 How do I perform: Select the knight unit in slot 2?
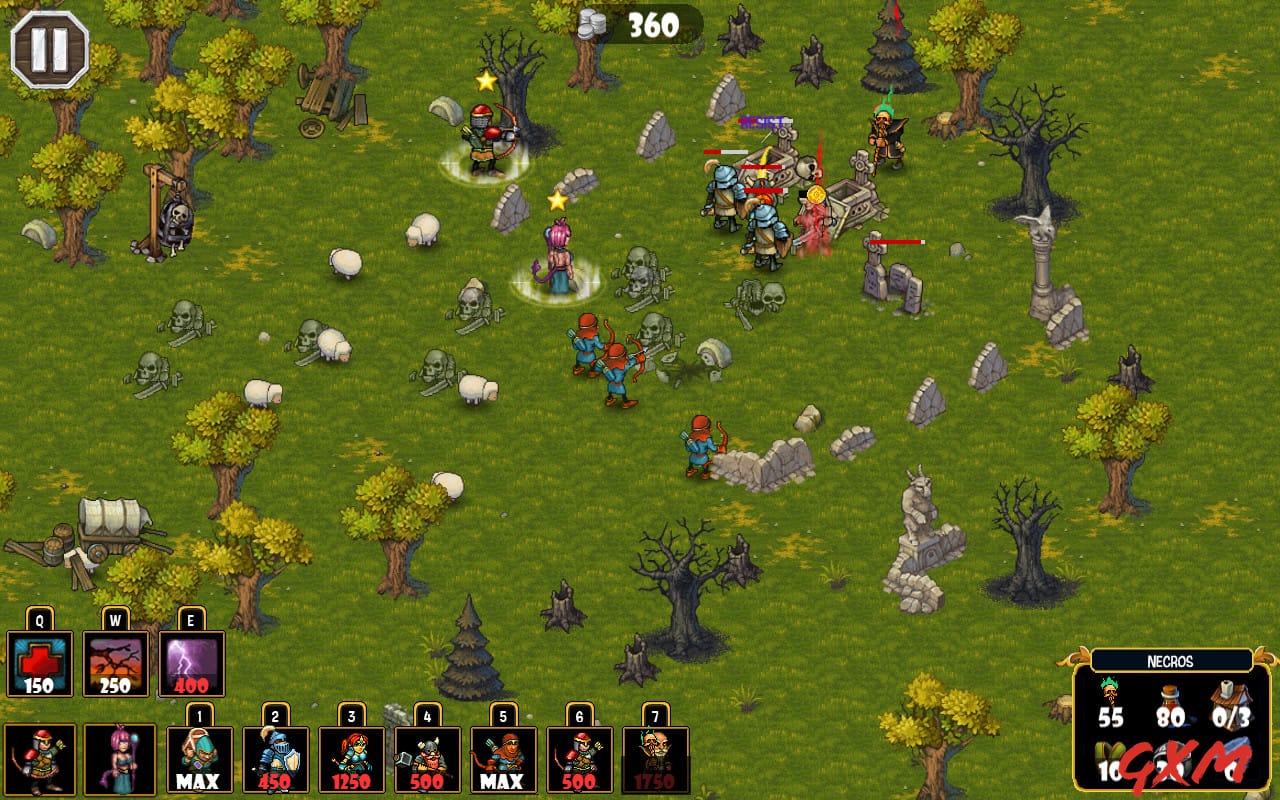(276, 757)
